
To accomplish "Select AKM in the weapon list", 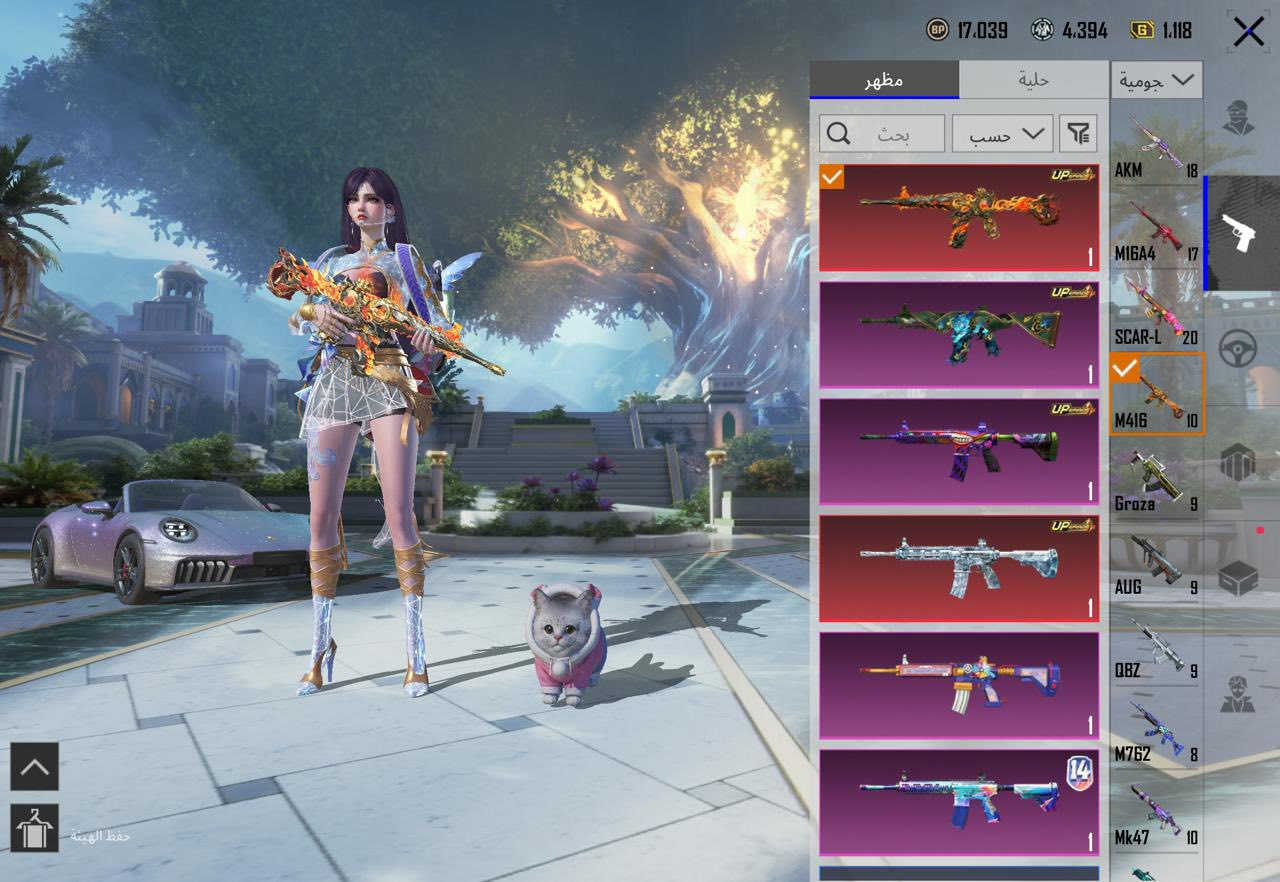I will [1156, 146].
